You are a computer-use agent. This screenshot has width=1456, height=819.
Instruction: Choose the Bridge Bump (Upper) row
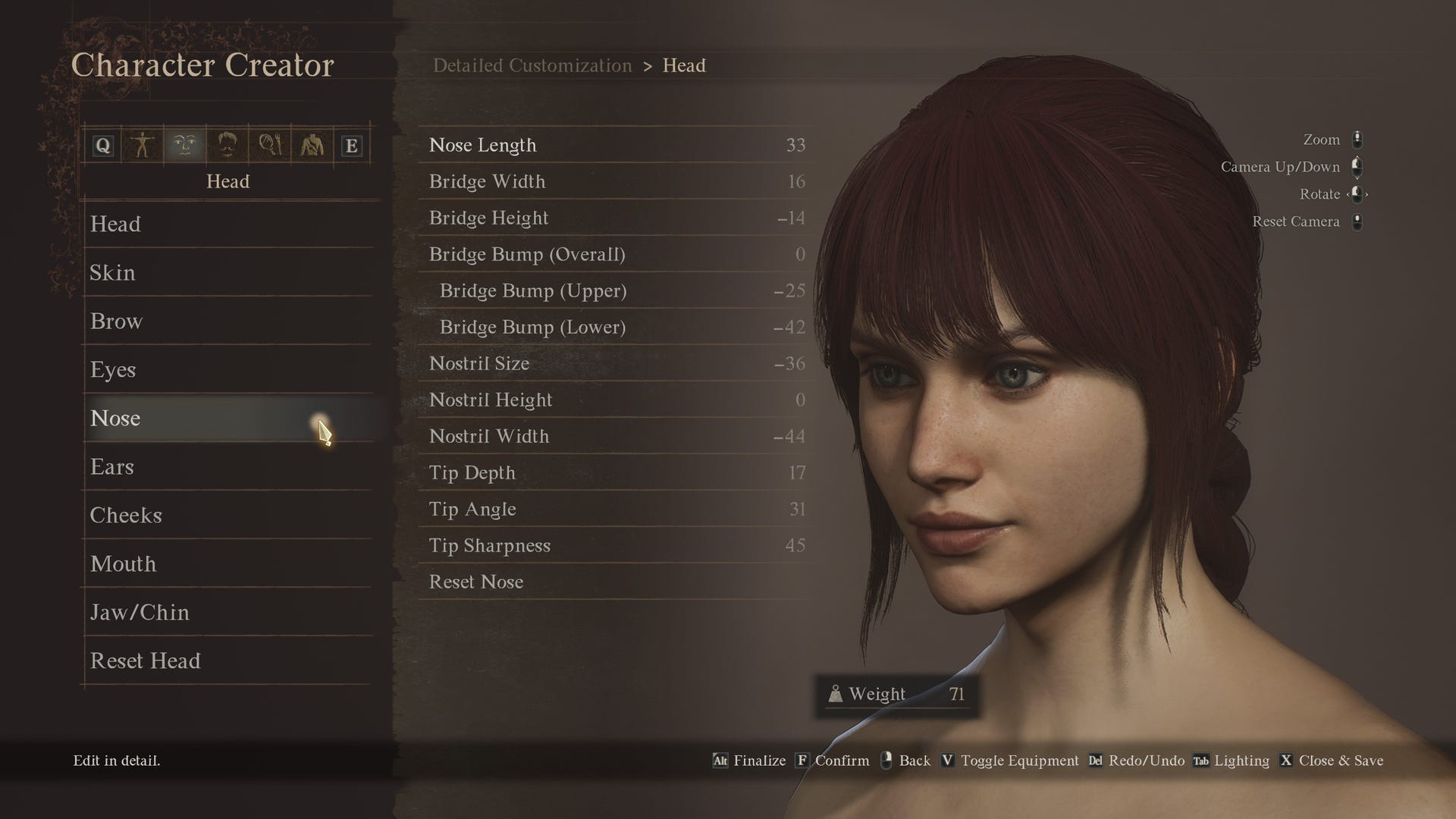[x=532, y=290]
